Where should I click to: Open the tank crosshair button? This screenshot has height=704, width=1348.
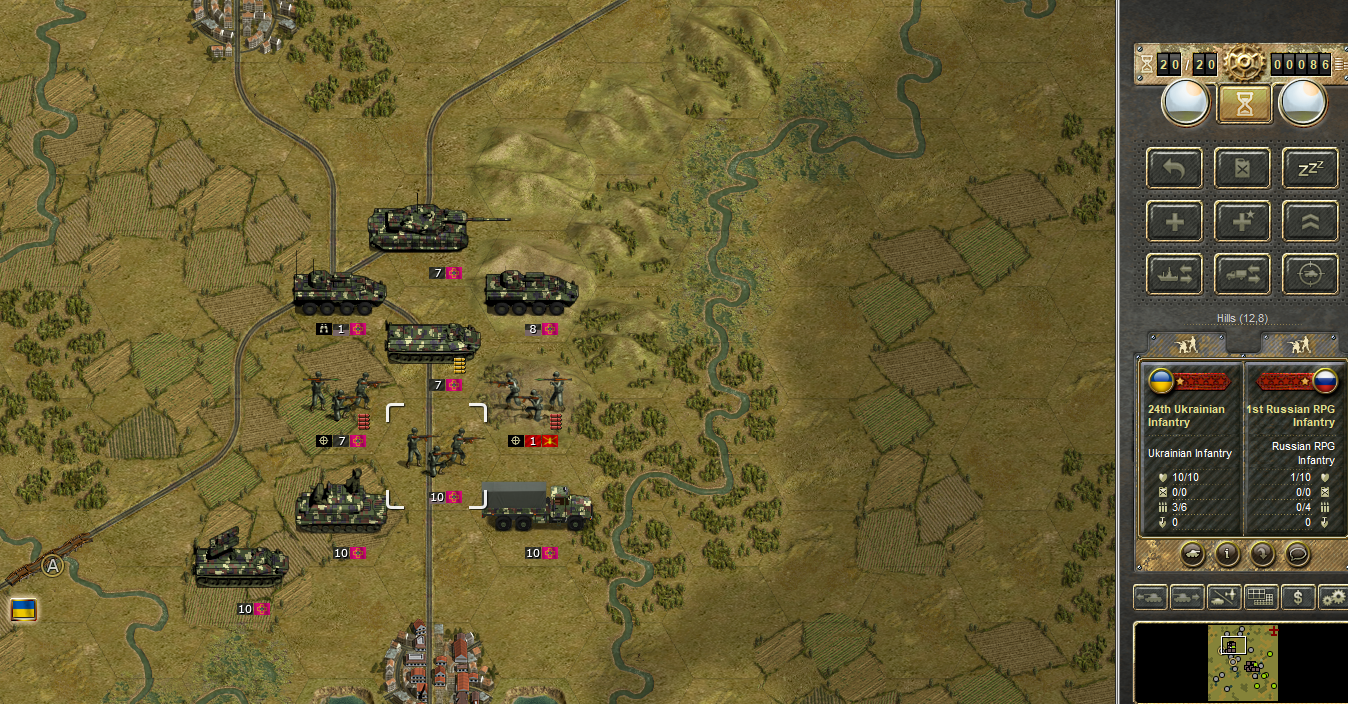point(1310,274)
